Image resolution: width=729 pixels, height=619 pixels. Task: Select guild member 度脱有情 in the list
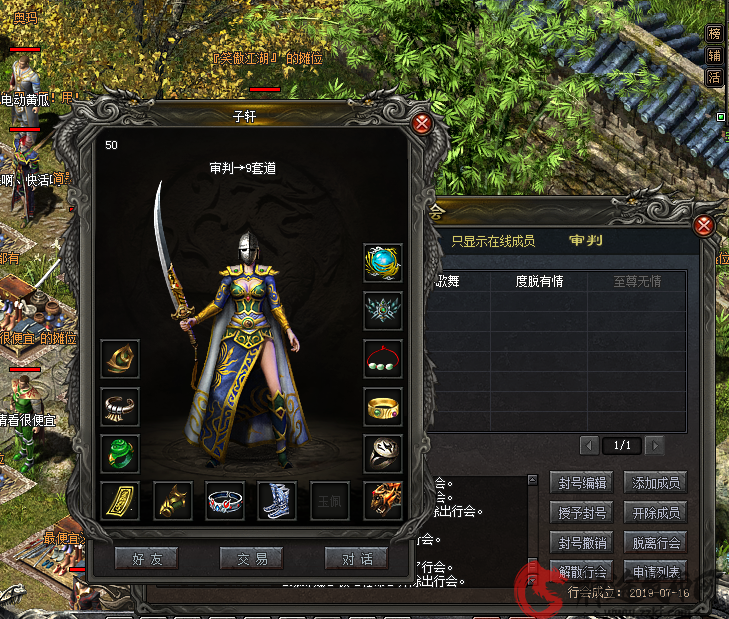pos(539,282)
